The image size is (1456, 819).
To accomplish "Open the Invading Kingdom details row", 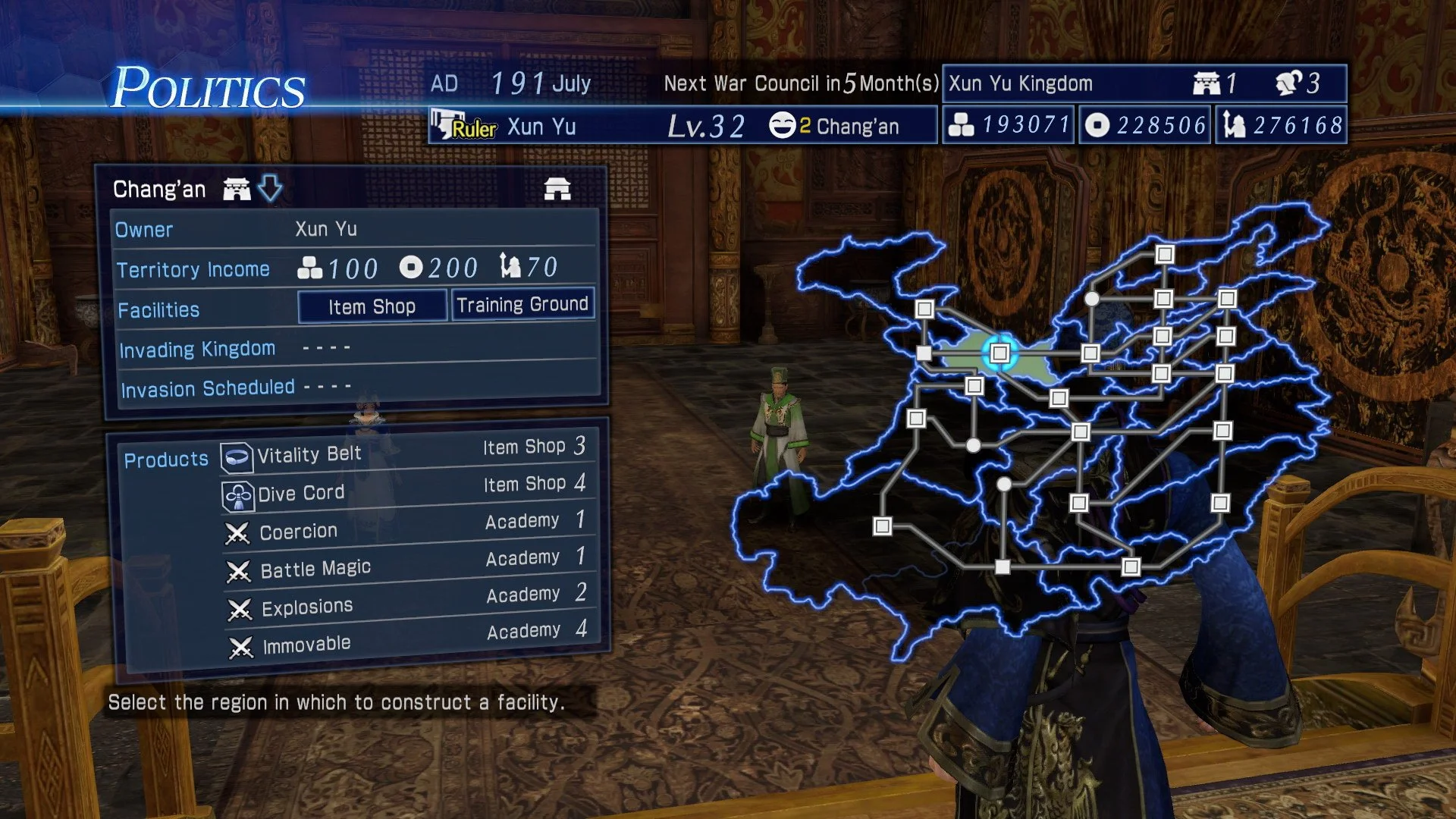I will [198, 348].
